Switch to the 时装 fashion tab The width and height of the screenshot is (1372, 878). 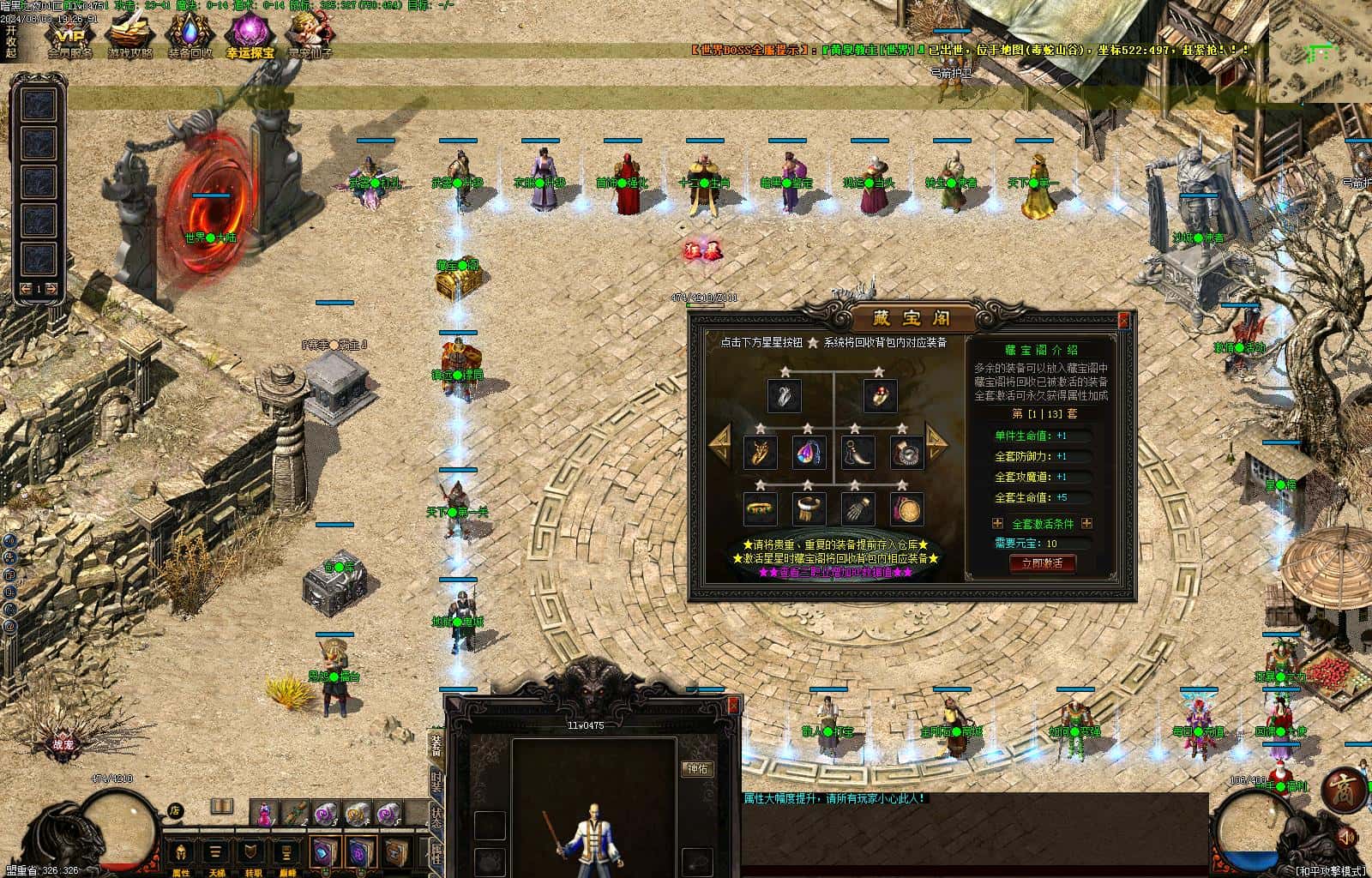[x=436, y=782]
